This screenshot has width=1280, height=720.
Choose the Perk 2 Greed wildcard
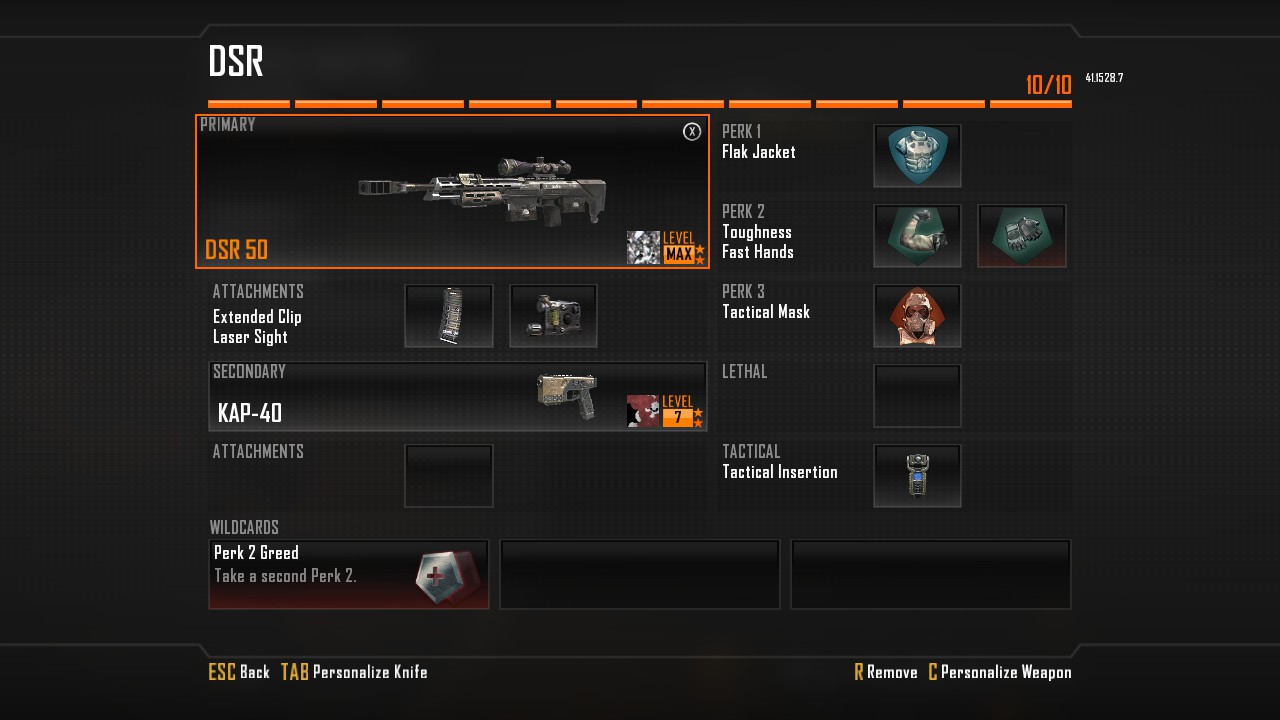click(x=348, y=574)
